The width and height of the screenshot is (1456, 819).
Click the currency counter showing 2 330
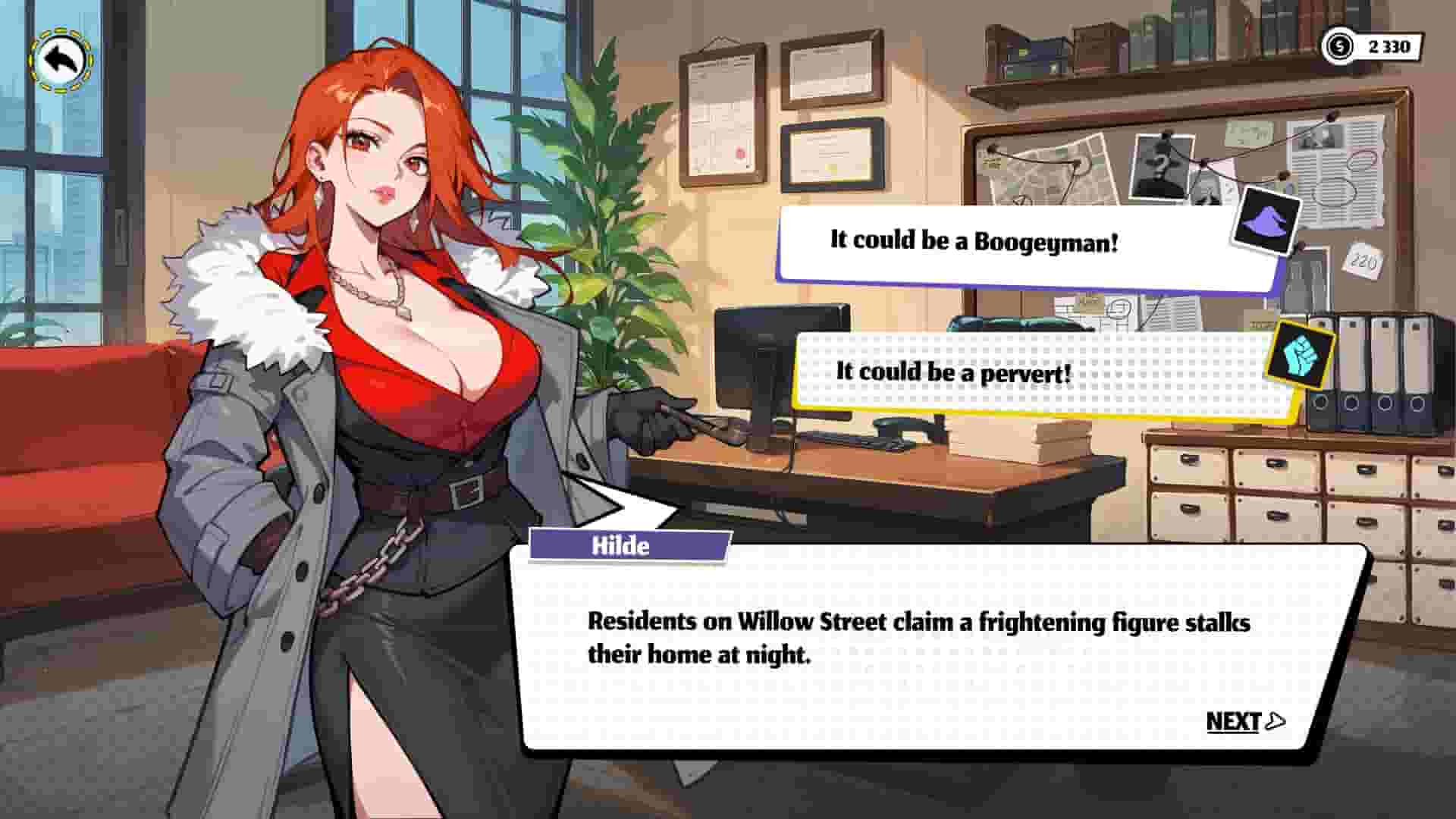point(1388,45)
